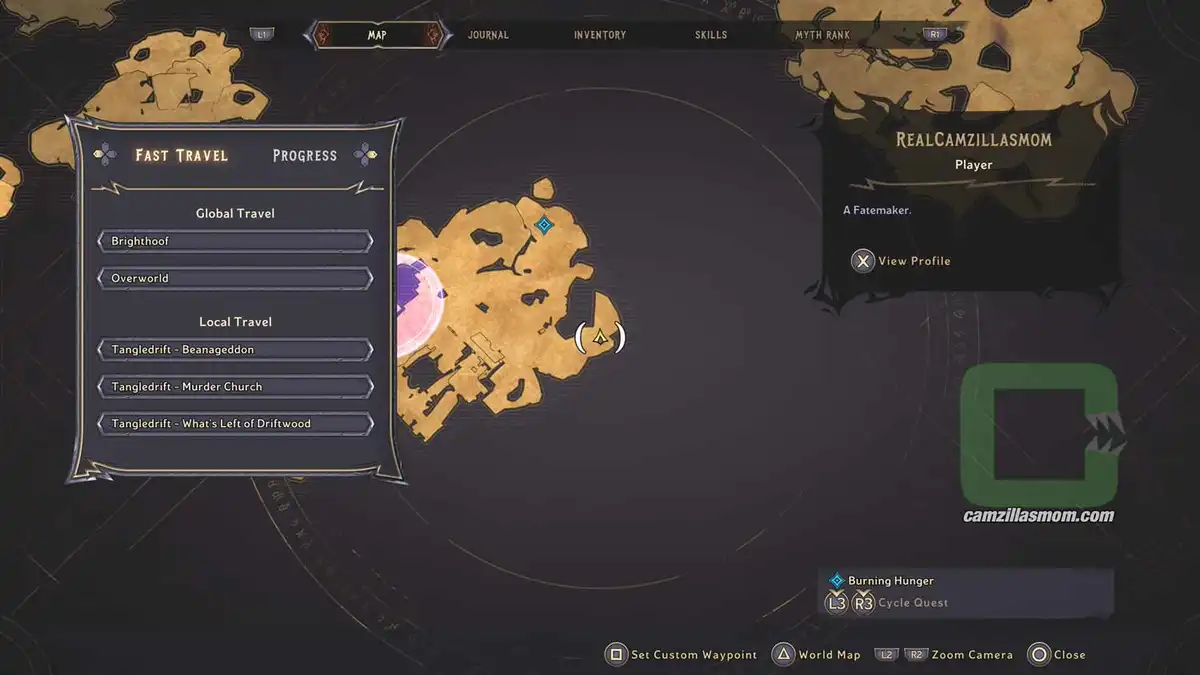Screen dimensions: 1200x675
Task: Show the Progress panel tab
Action: pos(305,155)
